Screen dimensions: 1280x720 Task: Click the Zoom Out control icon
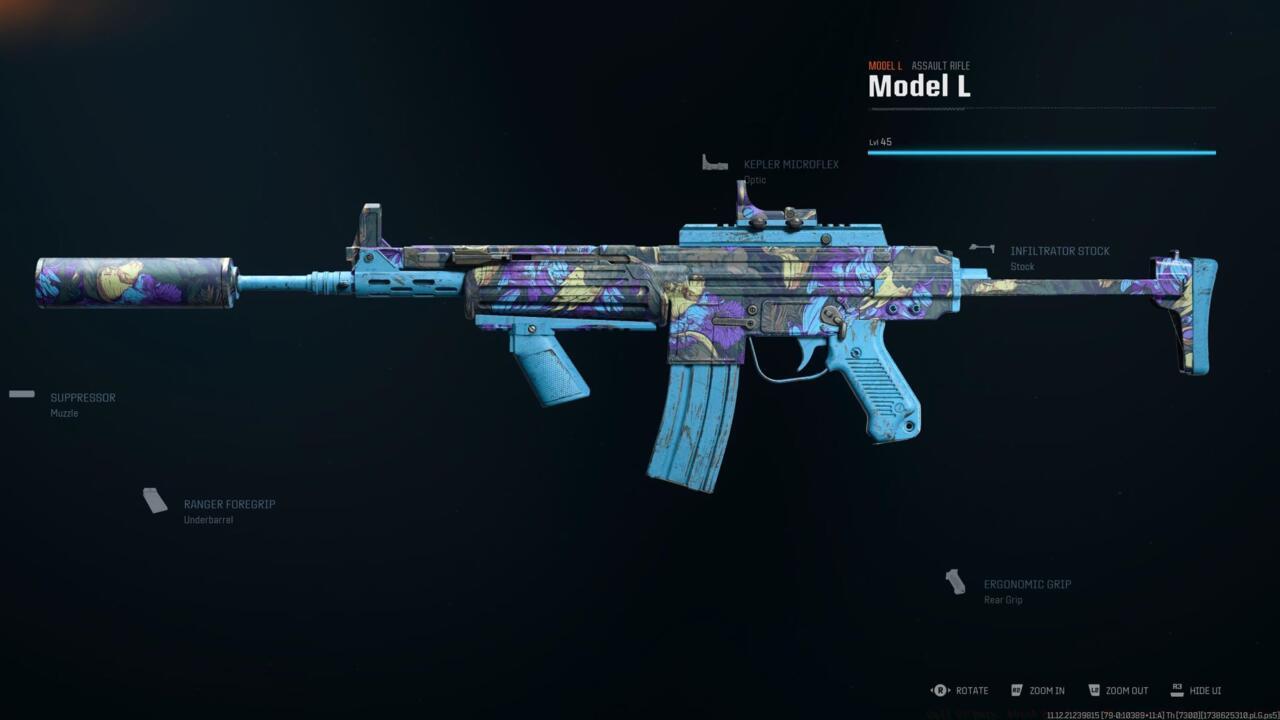1094,690
